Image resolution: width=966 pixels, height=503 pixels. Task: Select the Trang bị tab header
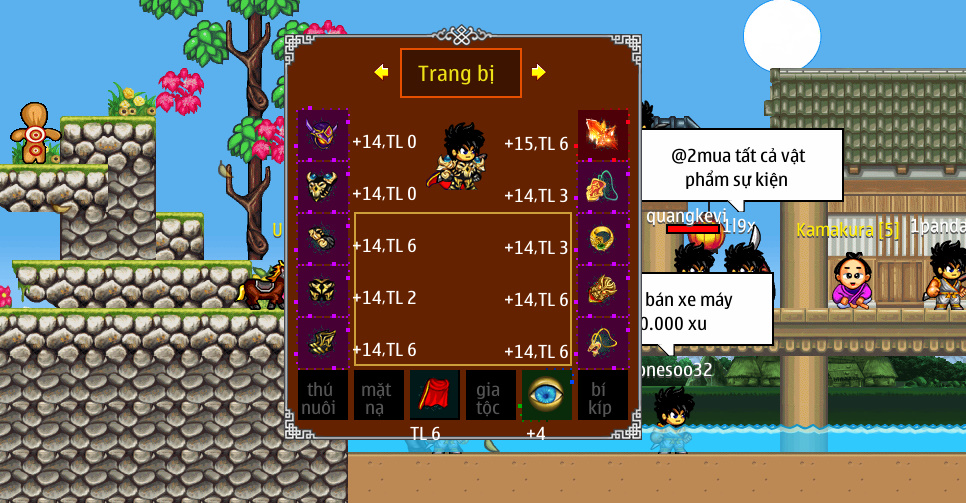coord(460,73)
